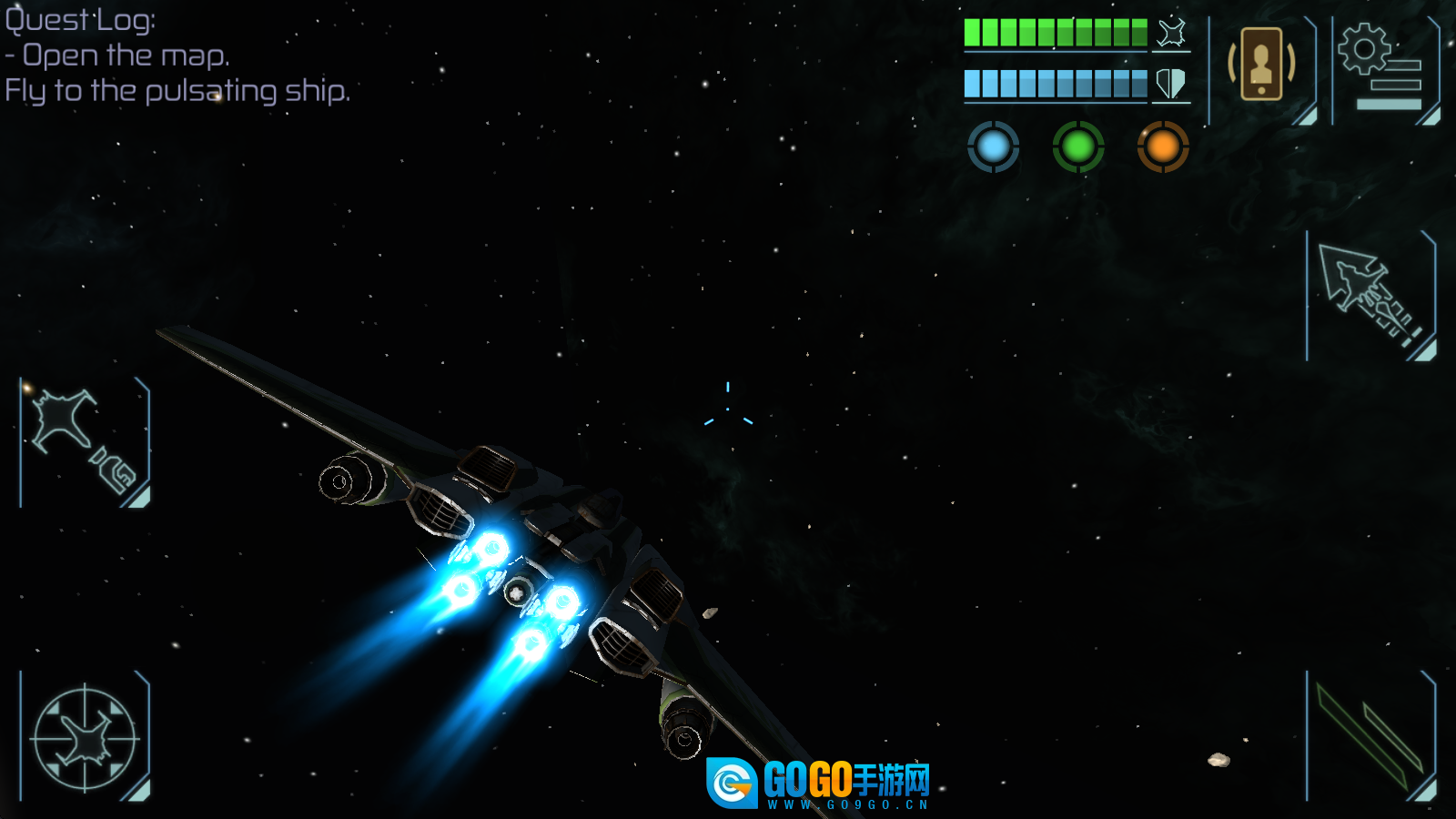Select the blue circular power indicator
The width and height of the screenshot is (1456, 819).
[x=993, y=147]
